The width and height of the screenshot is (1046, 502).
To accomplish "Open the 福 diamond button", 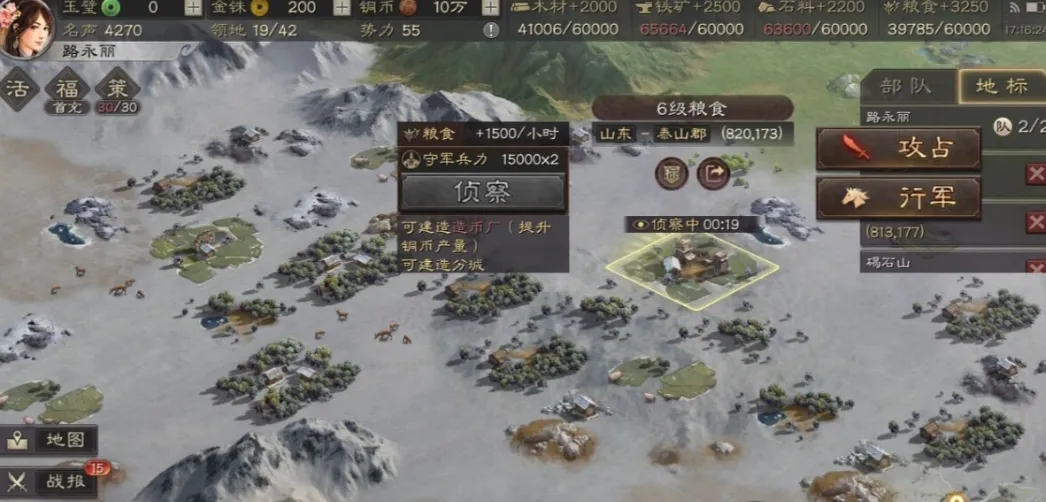I will coord(66,89).
